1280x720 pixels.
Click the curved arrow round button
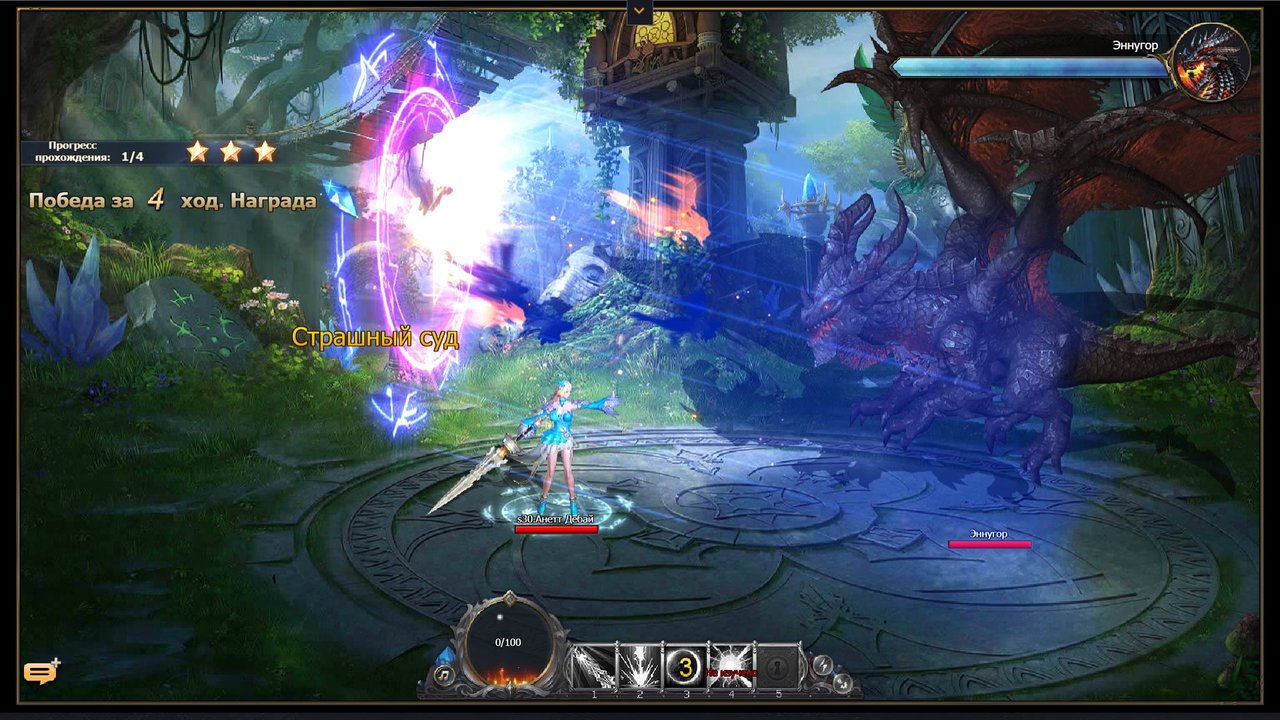(842, 682)
